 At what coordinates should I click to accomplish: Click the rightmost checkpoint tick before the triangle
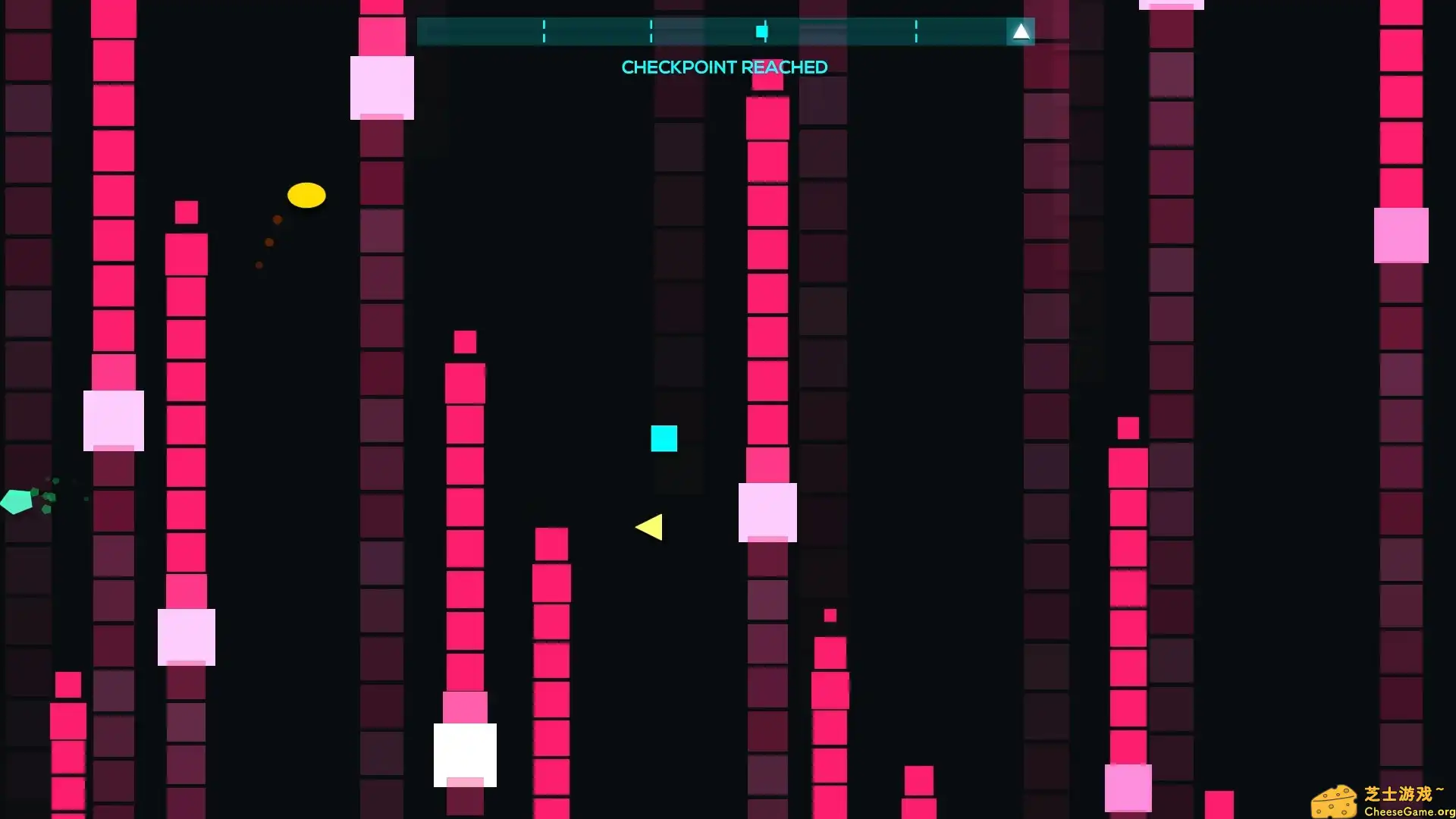[x=917, y=31]
